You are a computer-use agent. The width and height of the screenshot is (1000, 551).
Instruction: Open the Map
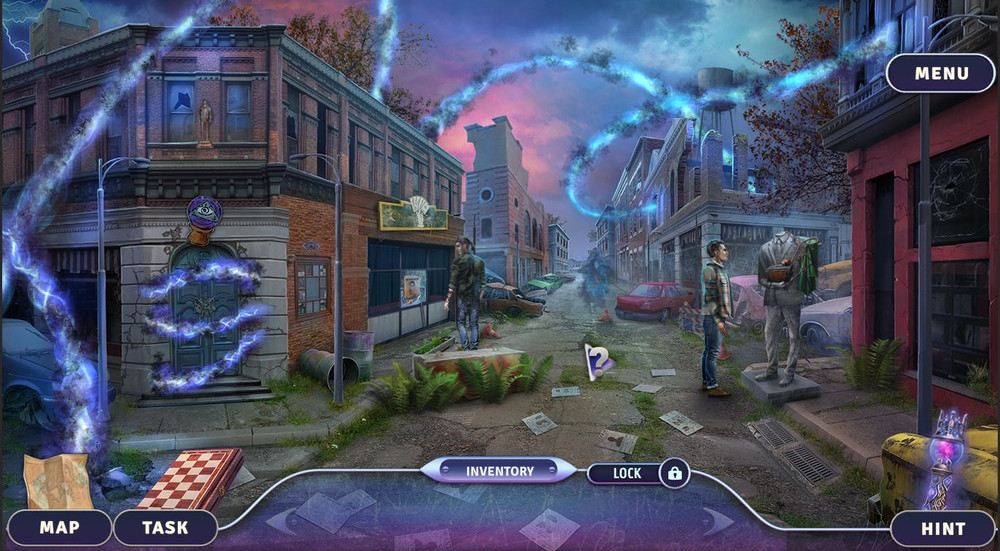pos(60,527)
